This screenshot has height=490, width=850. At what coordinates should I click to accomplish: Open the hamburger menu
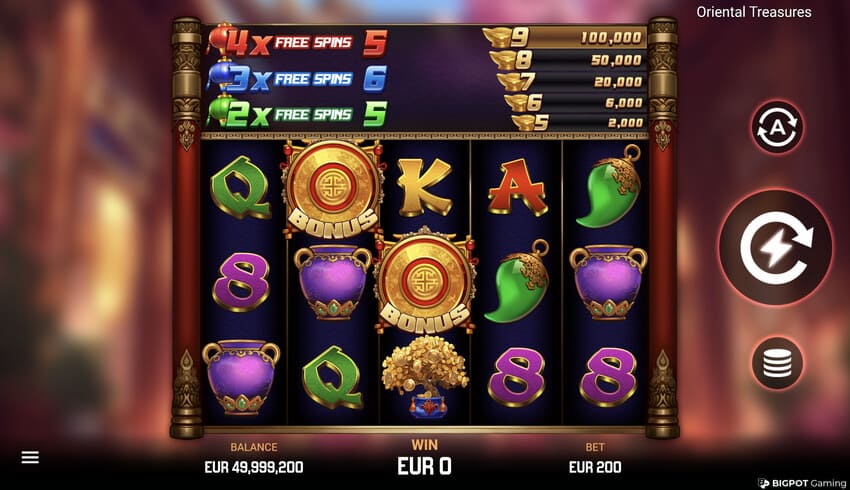(x=30, y=457)
